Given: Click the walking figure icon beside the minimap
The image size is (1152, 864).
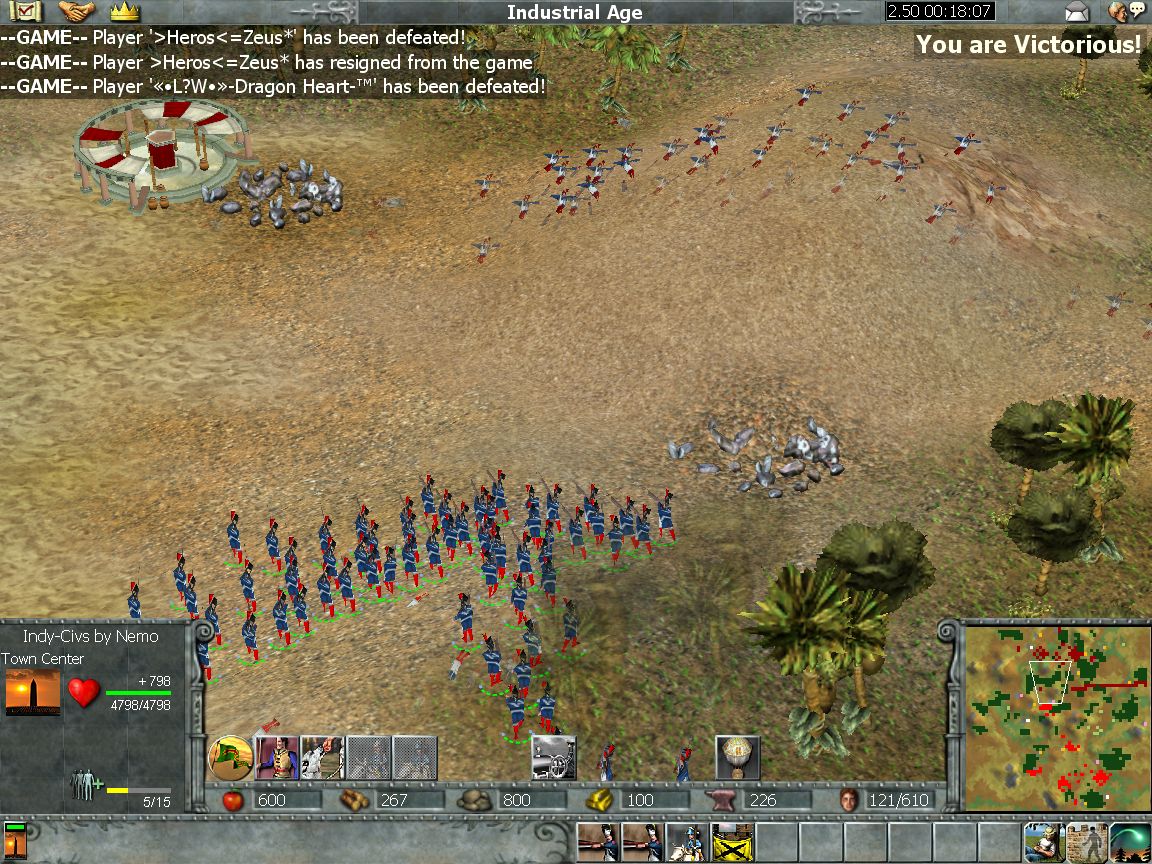Looking at the screenshot, I should [x=1085, y=842].
